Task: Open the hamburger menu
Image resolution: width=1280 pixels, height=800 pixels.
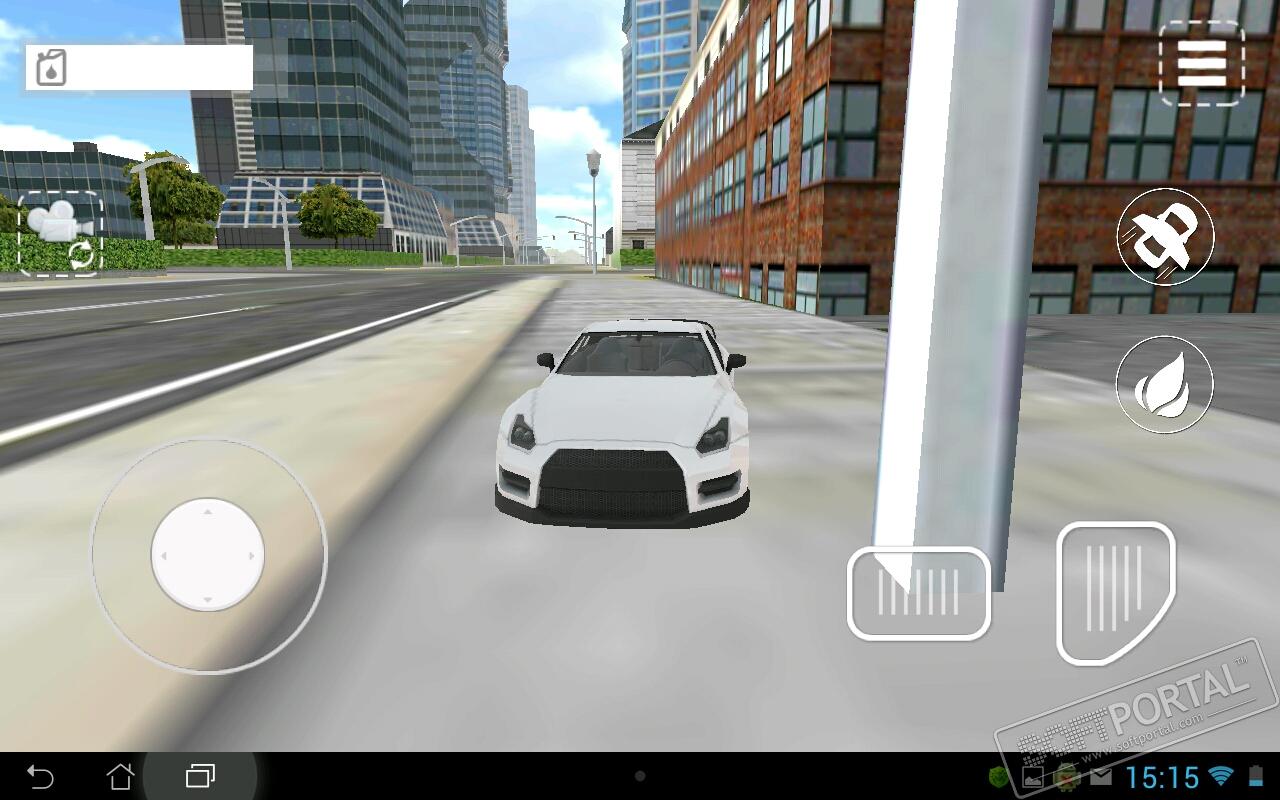Action: [x=1201, y=64]
